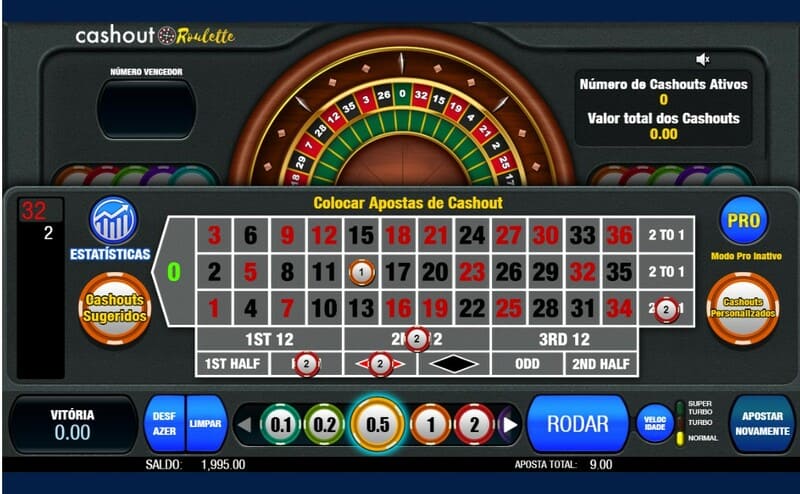The image size is (800, 494).
Task: Undo the last bet with DESFAZER
Action: point(164,424)
